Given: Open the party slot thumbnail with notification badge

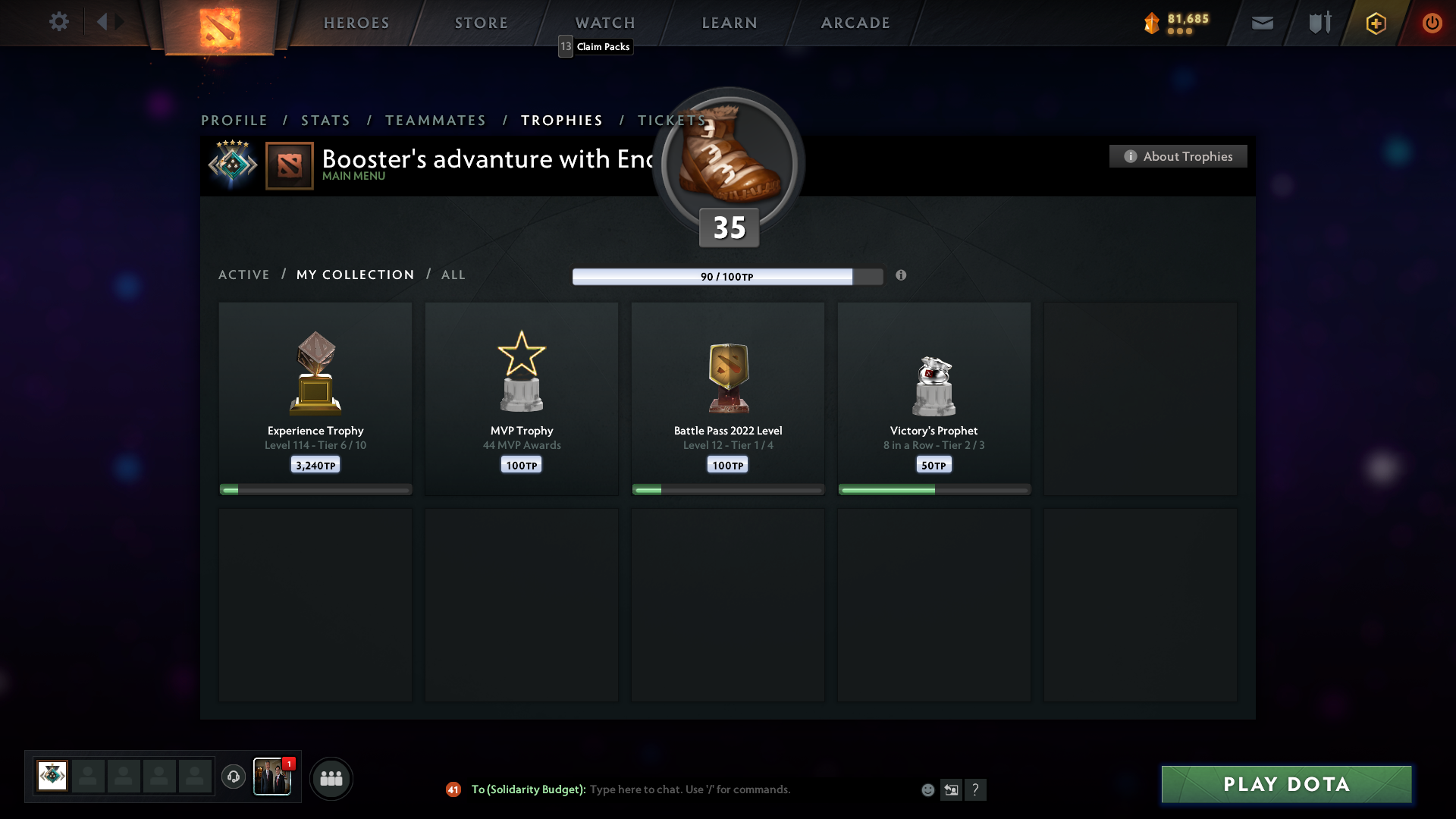Looking at the screenshot, I should click(x=273, y=777).
